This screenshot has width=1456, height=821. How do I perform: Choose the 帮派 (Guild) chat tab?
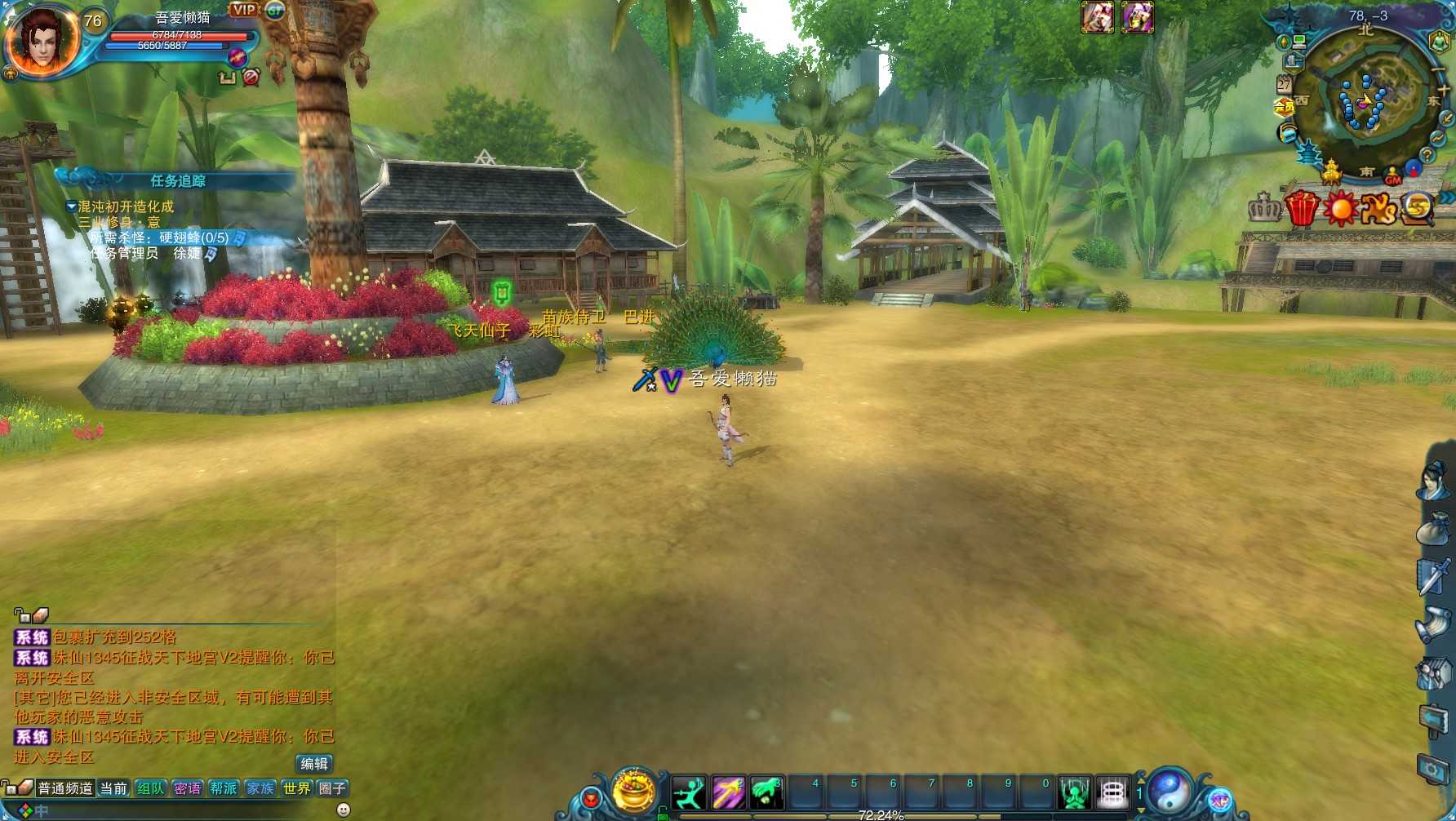[224, 788]
